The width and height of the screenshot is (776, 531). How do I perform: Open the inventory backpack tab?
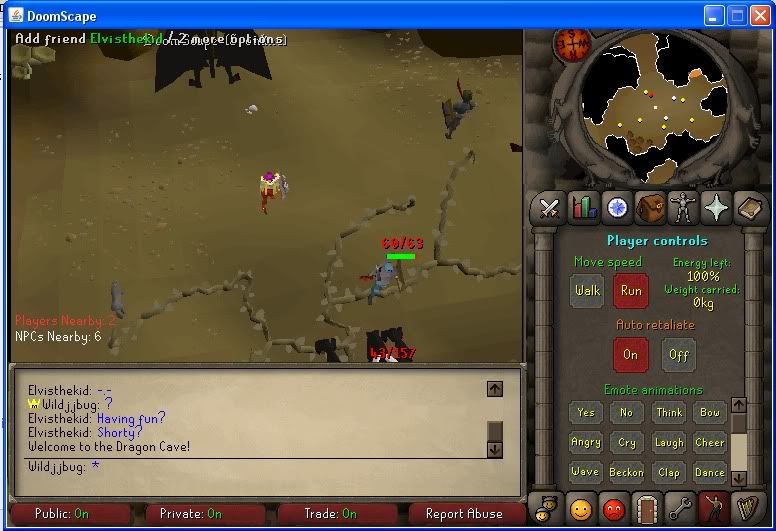[650, 207]
